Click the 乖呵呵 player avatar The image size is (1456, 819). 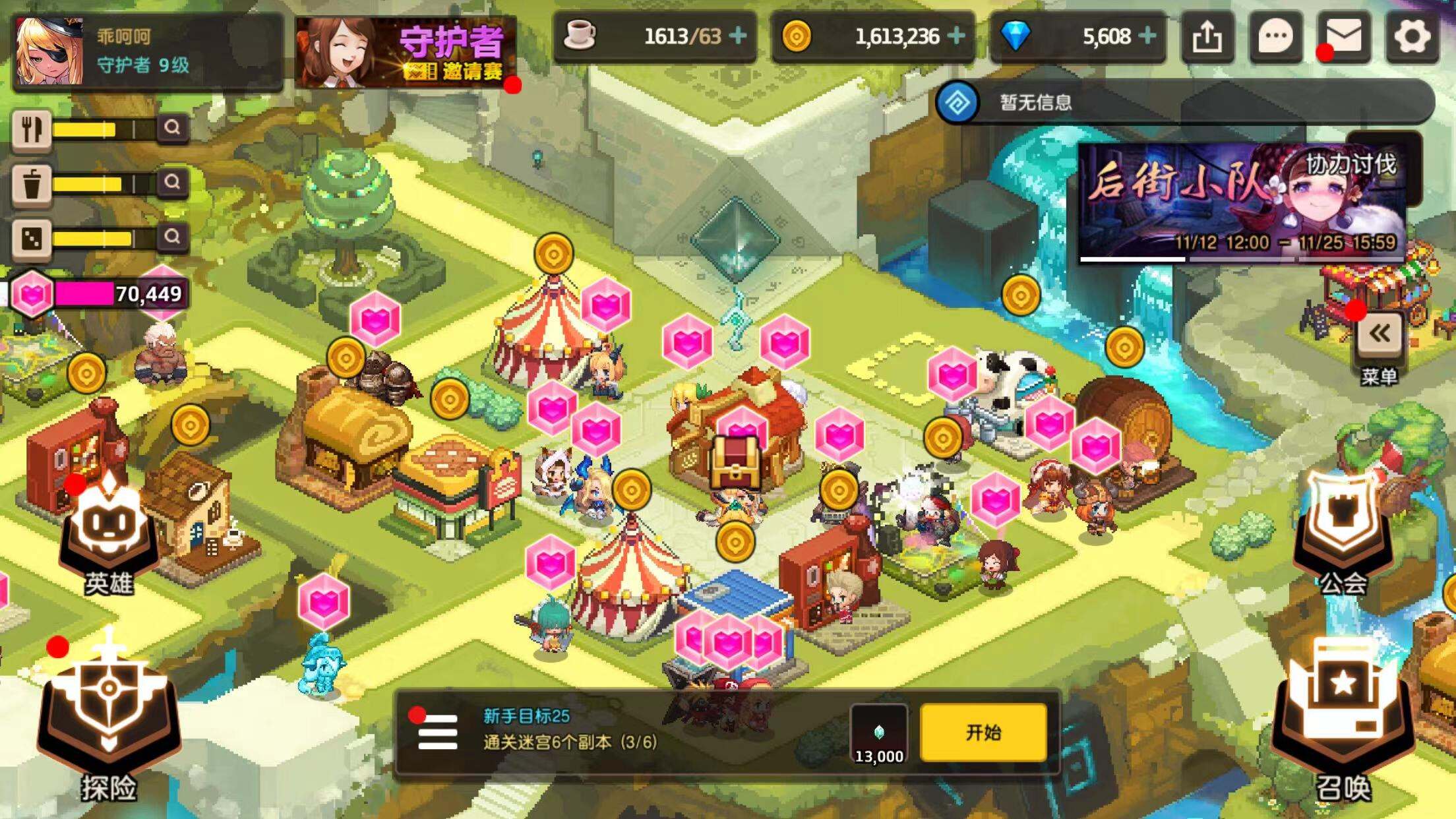tap(49, 49)
